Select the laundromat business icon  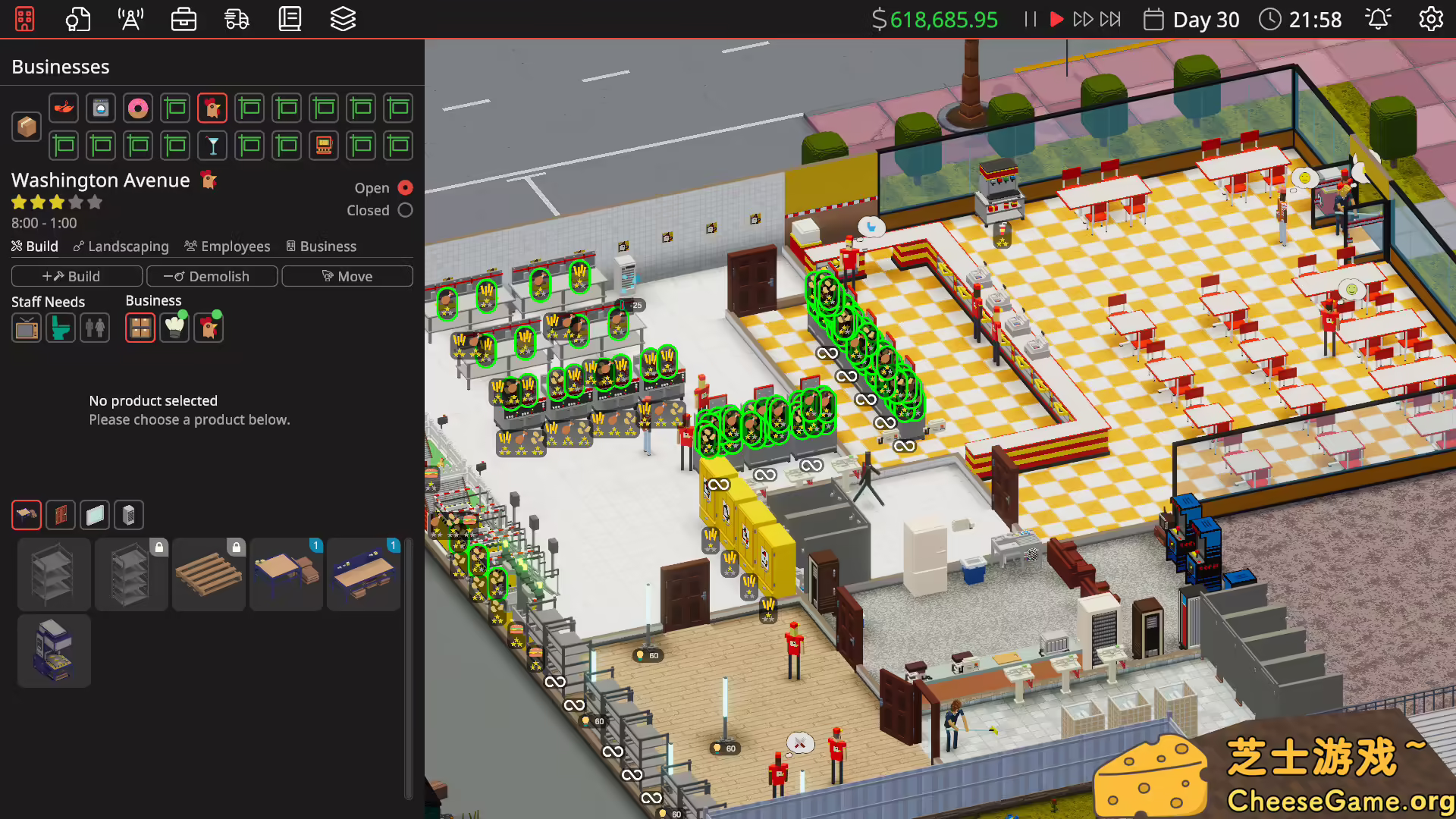(x=101, y=108)
